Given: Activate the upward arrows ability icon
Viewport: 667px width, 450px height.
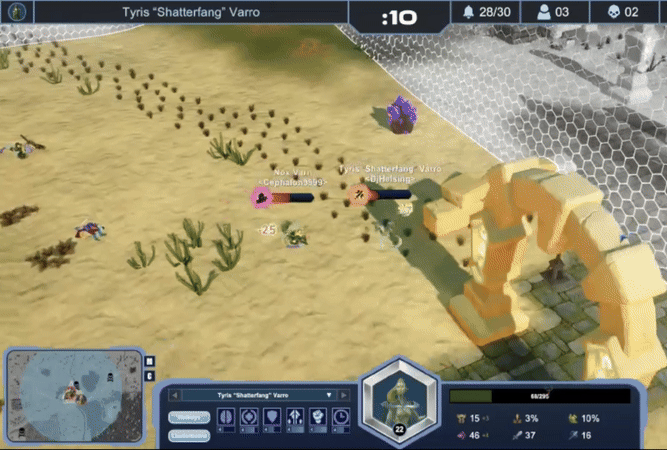Looking at the screenshot, I should point(295,416).
